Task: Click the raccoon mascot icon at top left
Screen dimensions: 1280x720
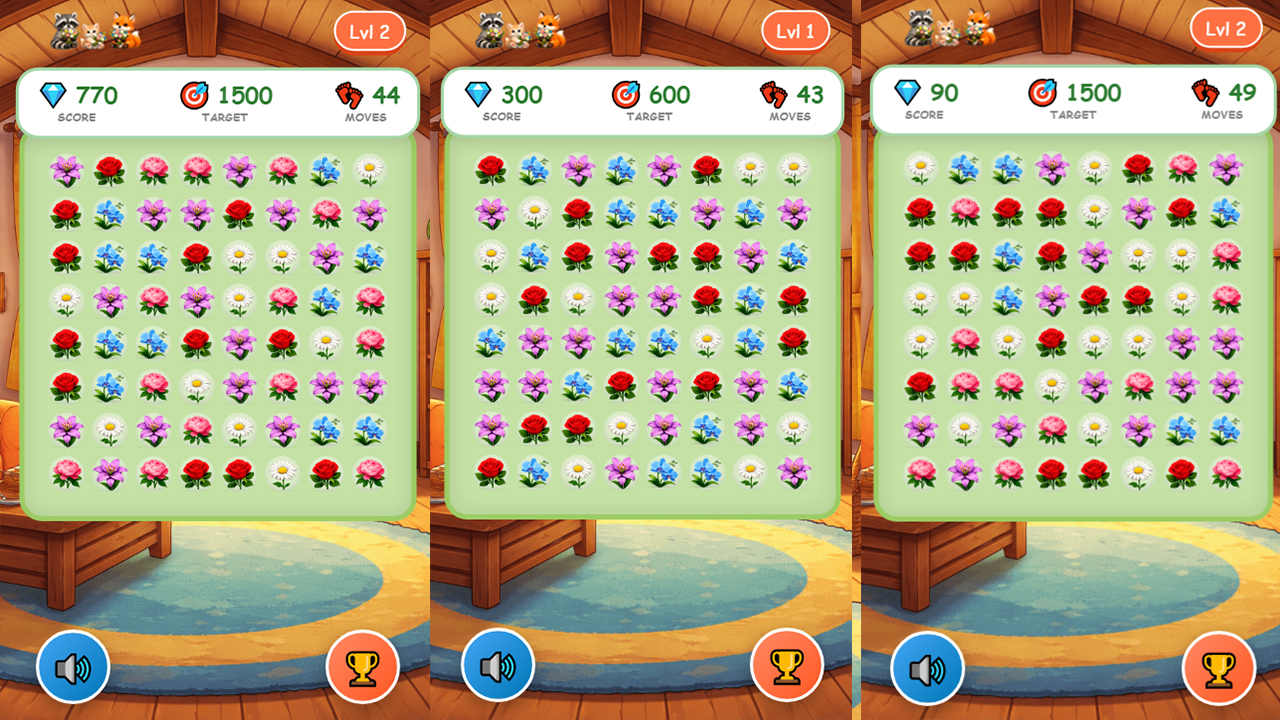Action: tap(65, 30)
